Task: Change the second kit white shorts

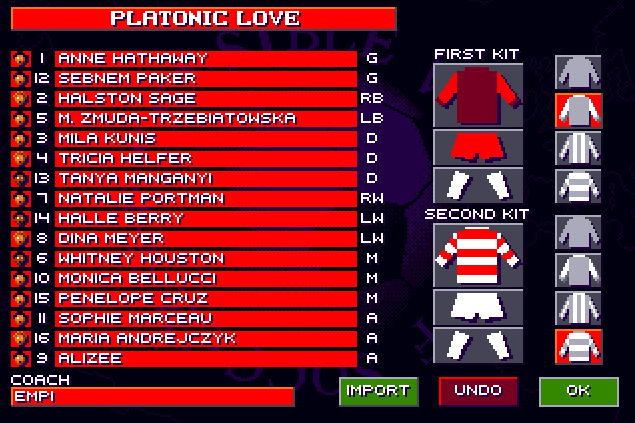Action: tap(478, 306)
